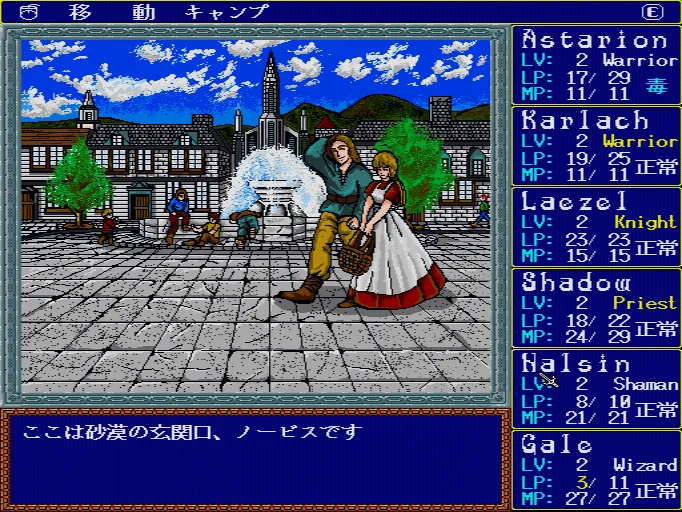This screenshot has width=682, height=512.
Task: Select Astarion's party status panel
Action: click(597, 64)
